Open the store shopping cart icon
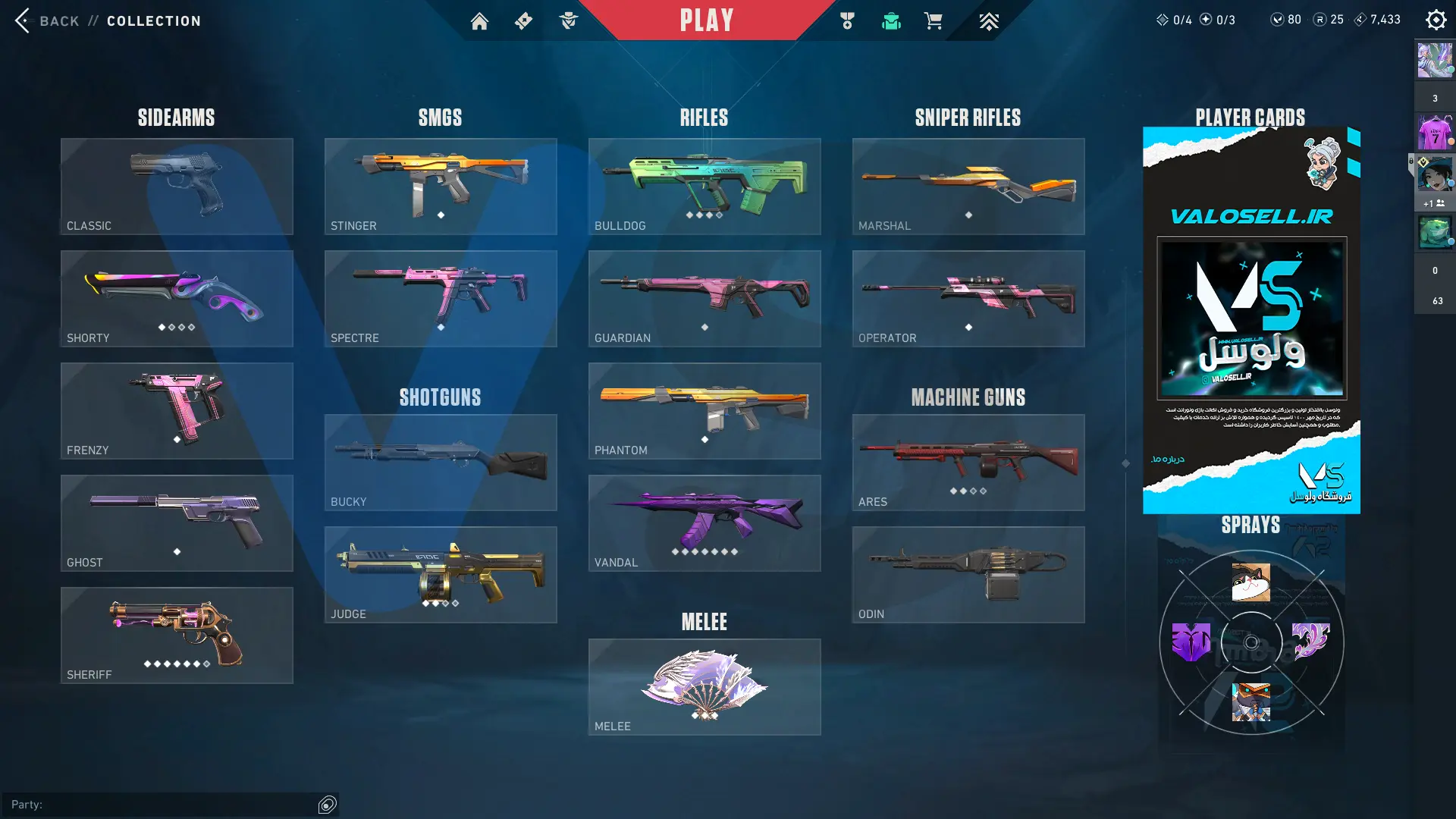1456x819 pixels. click(x=934, y=21)
